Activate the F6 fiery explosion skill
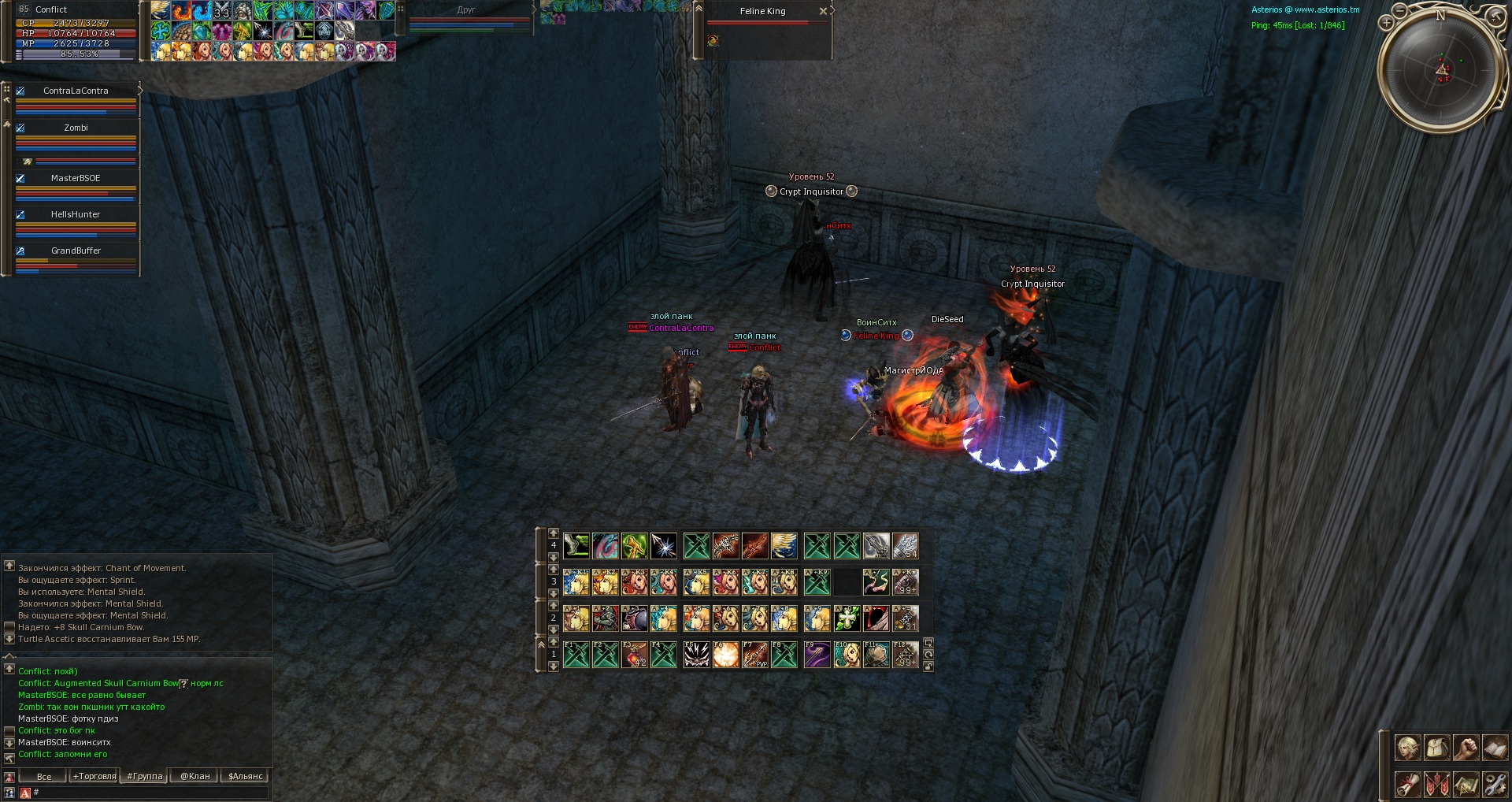The width and height of the screenshot is (1512, 802). [x=725, y=655]
